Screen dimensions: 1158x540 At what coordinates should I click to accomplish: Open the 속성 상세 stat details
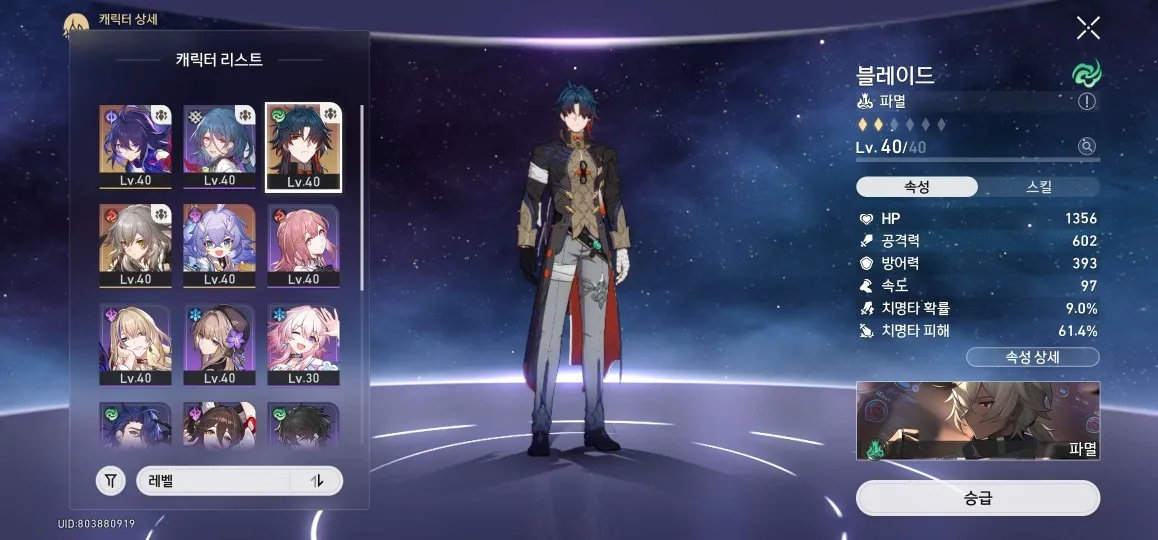click(1032, 357)
